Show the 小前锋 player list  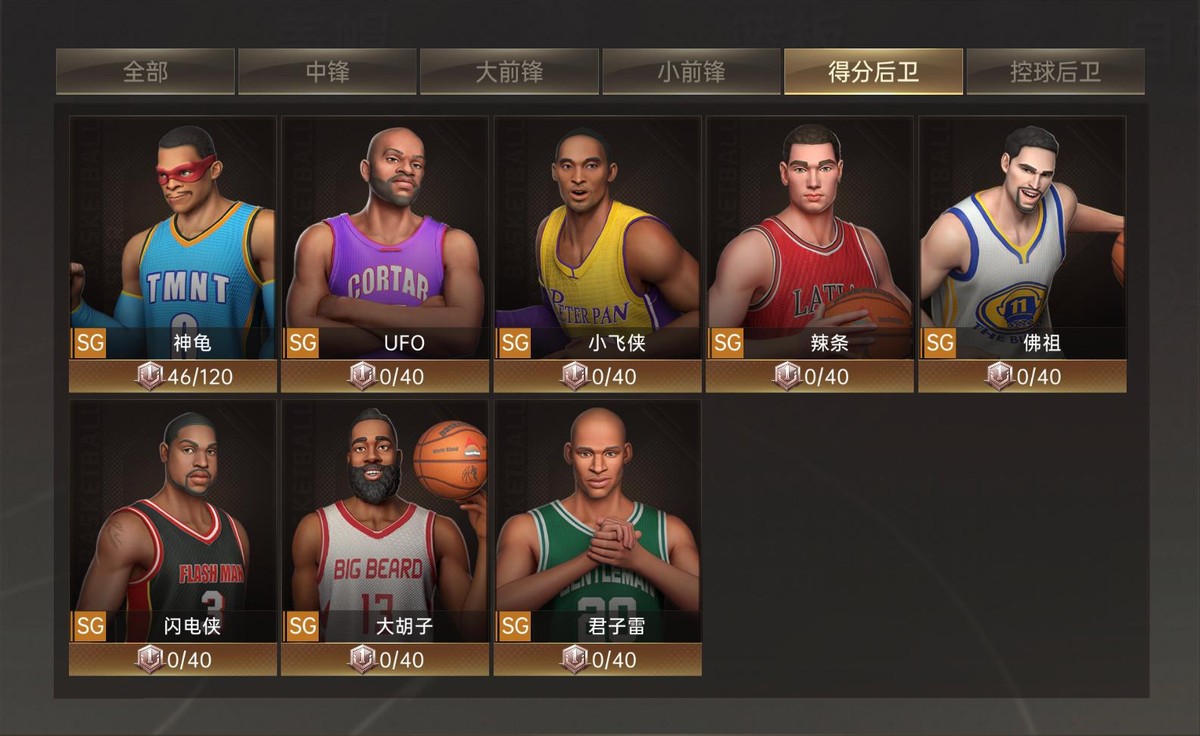coord(691,72)
